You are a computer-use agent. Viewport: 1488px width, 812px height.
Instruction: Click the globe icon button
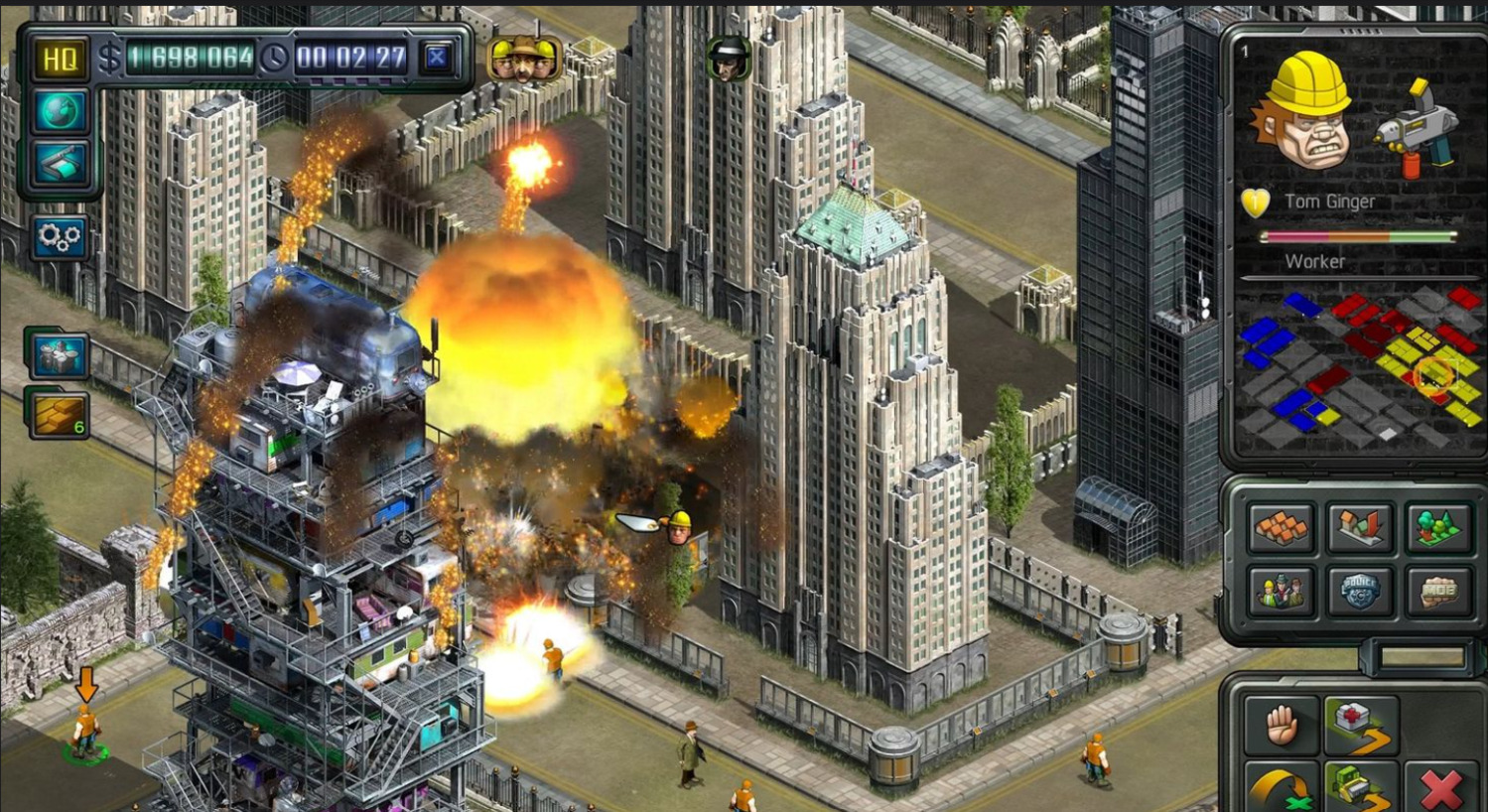[x=59, y=111]
